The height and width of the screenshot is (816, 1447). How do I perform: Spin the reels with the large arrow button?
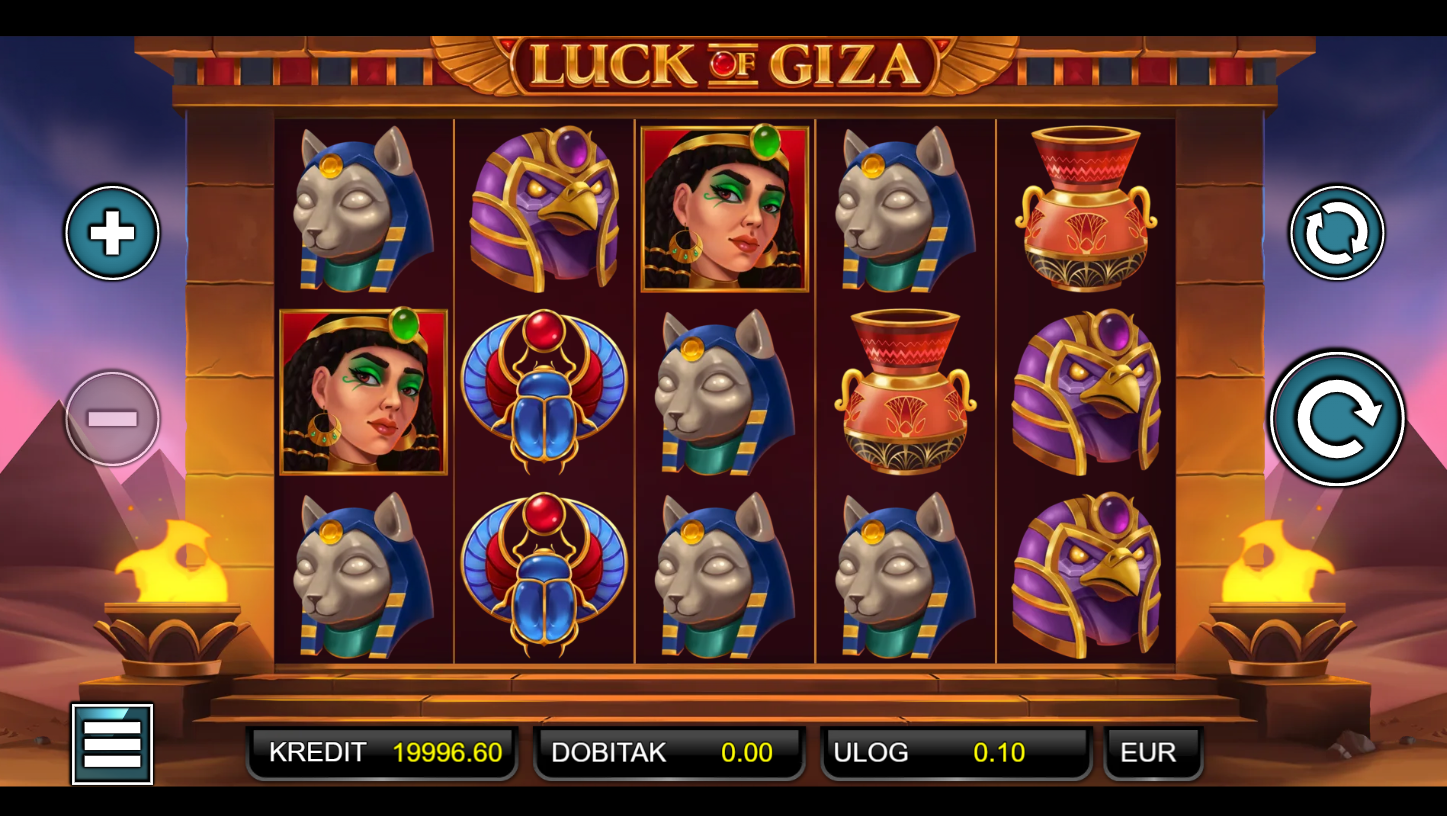pos(1336,419)
